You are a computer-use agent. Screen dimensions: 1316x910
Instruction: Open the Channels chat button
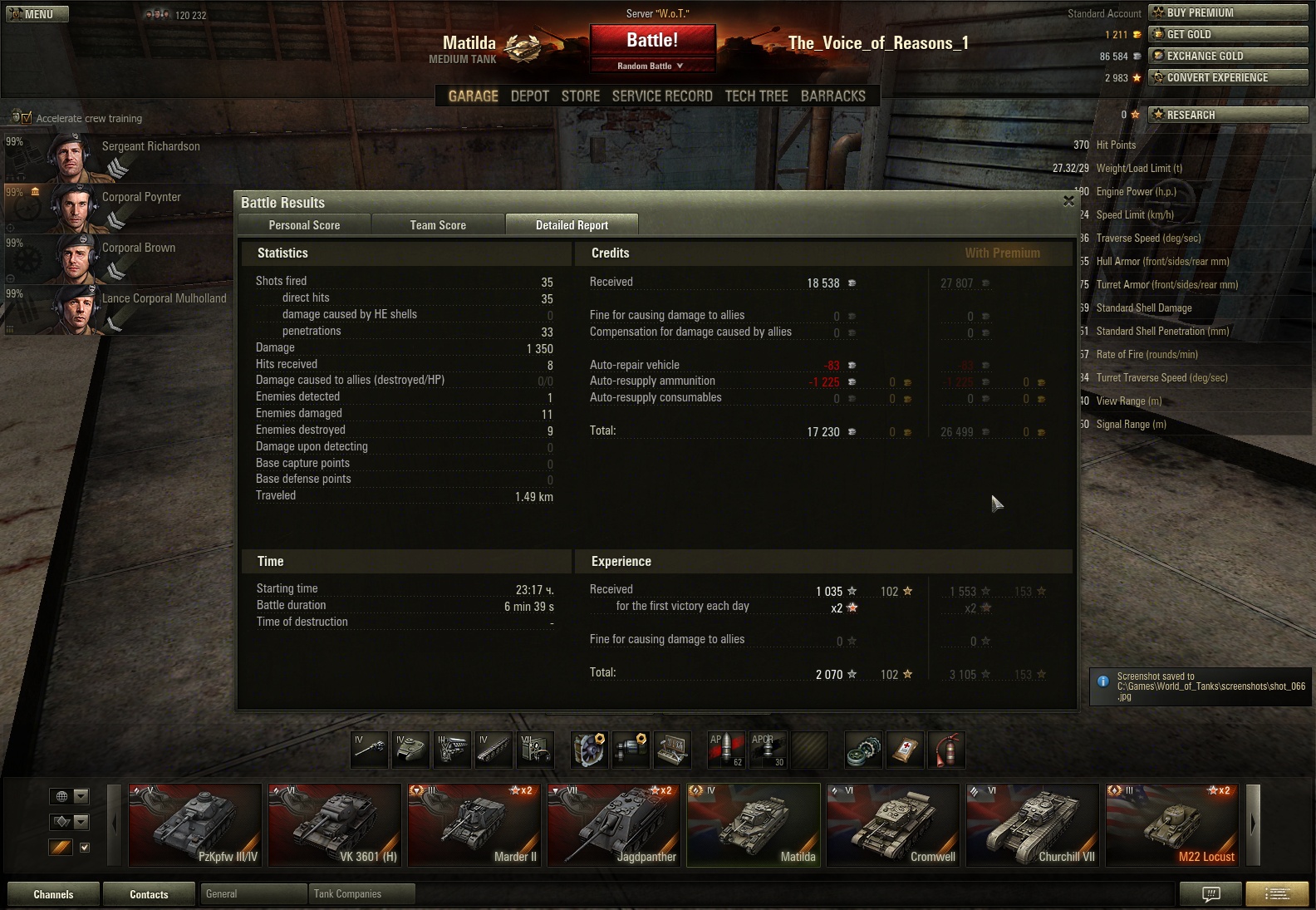tap(53, 894)
